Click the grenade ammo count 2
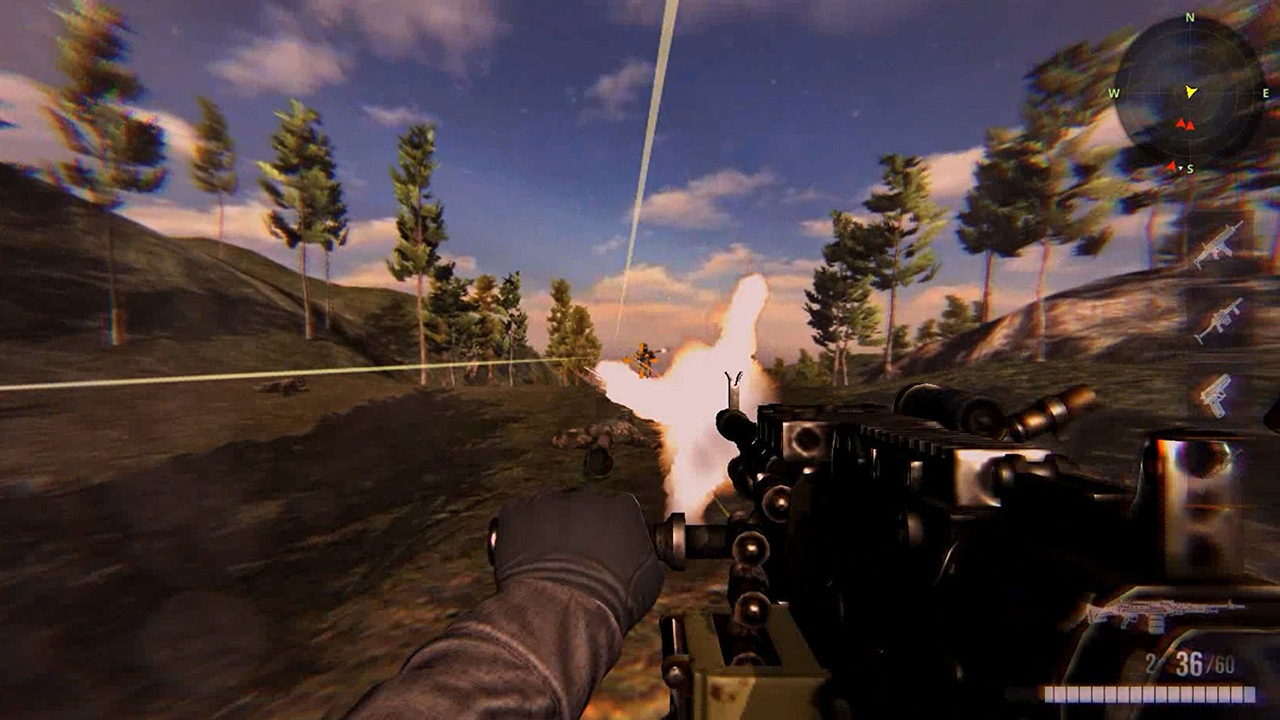Viewport: 1280px width, 720px height. [x=1150, y=661]
